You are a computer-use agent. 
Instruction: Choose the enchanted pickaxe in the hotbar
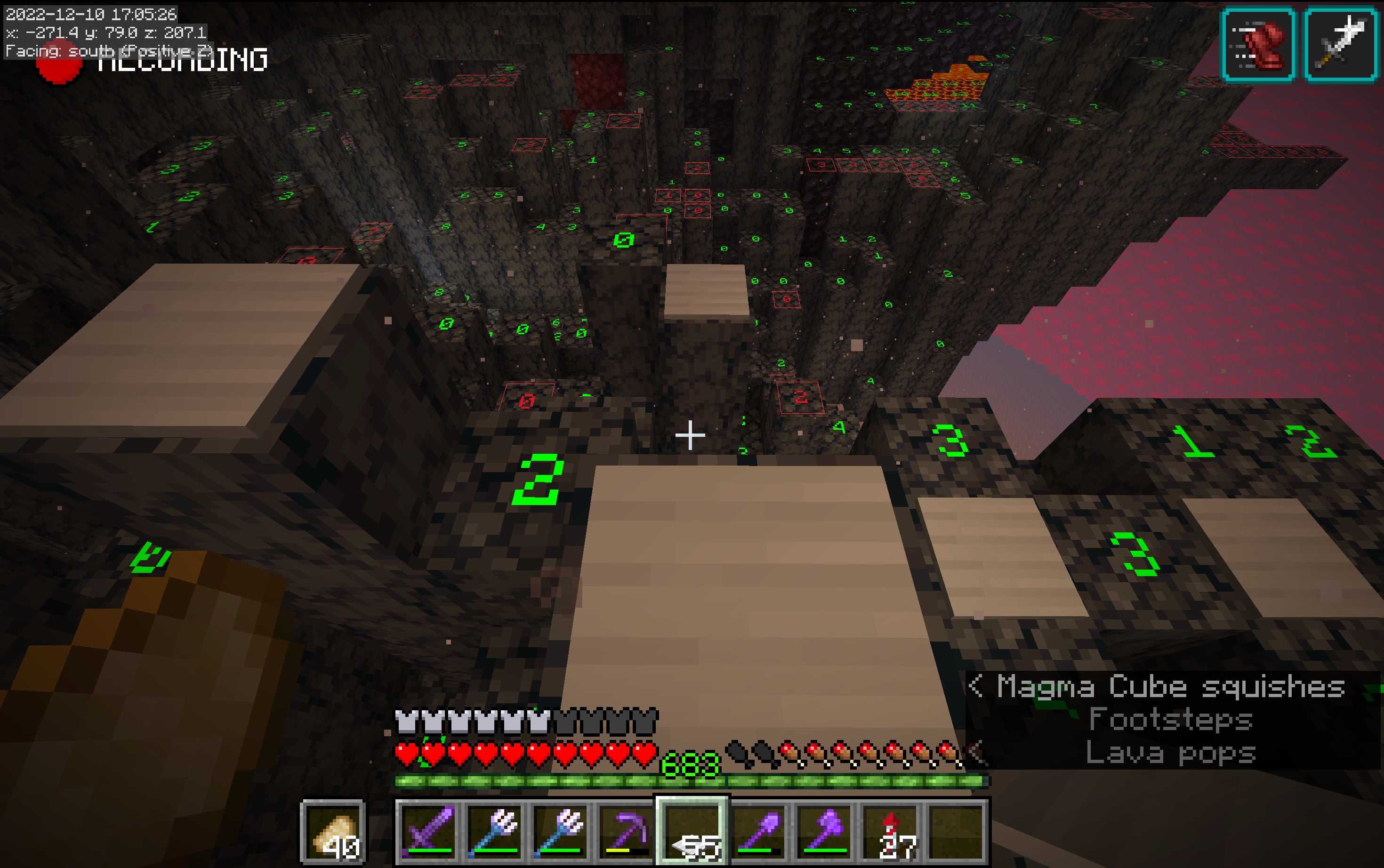(626, 831)
